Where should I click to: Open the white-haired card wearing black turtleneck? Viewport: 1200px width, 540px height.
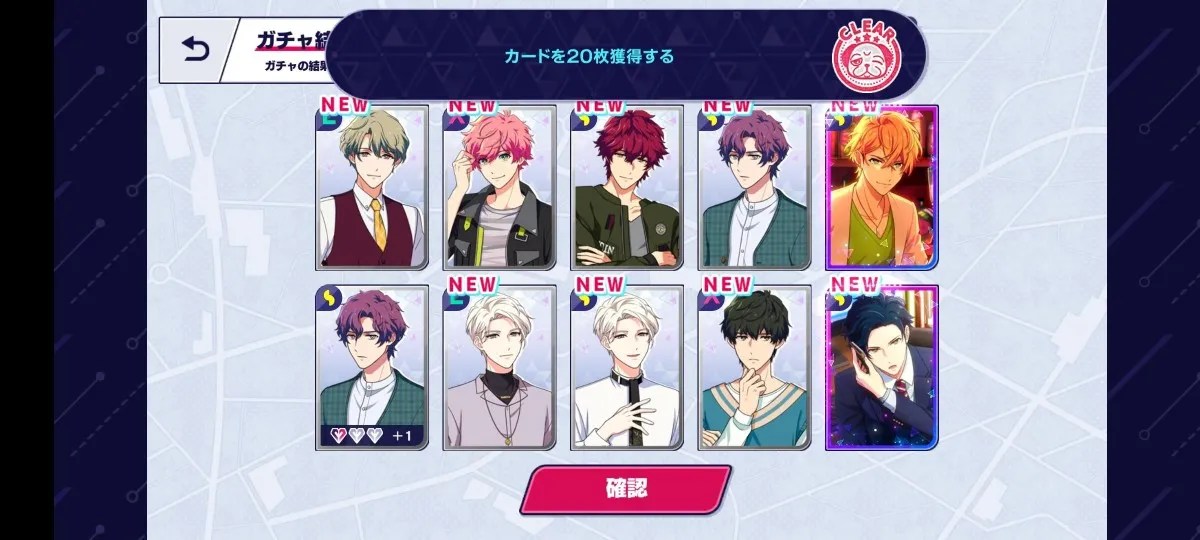tap(499, 368)
